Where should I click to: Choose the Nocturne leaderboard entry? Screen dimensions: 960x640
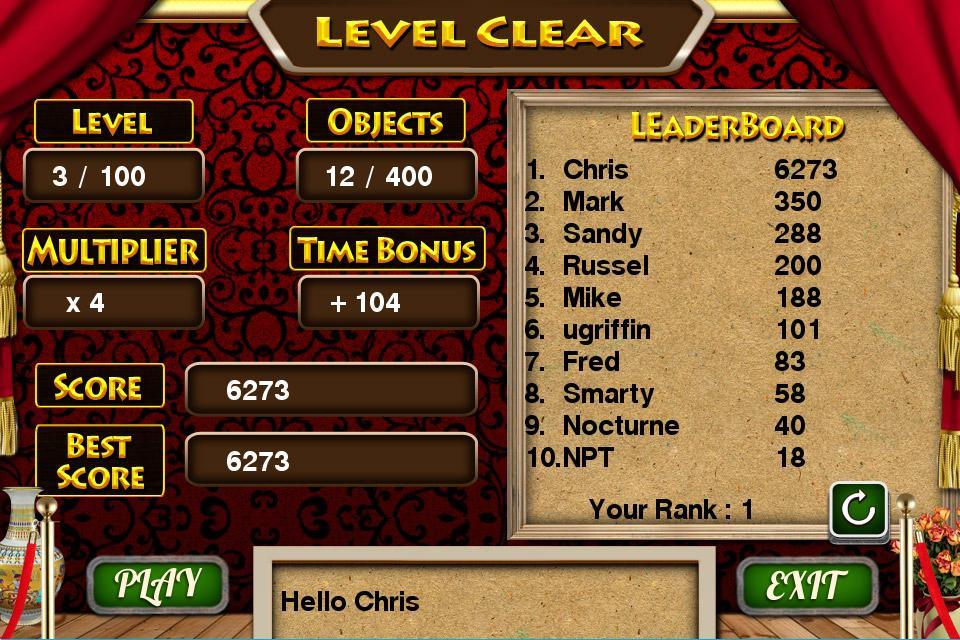[680, 426]
